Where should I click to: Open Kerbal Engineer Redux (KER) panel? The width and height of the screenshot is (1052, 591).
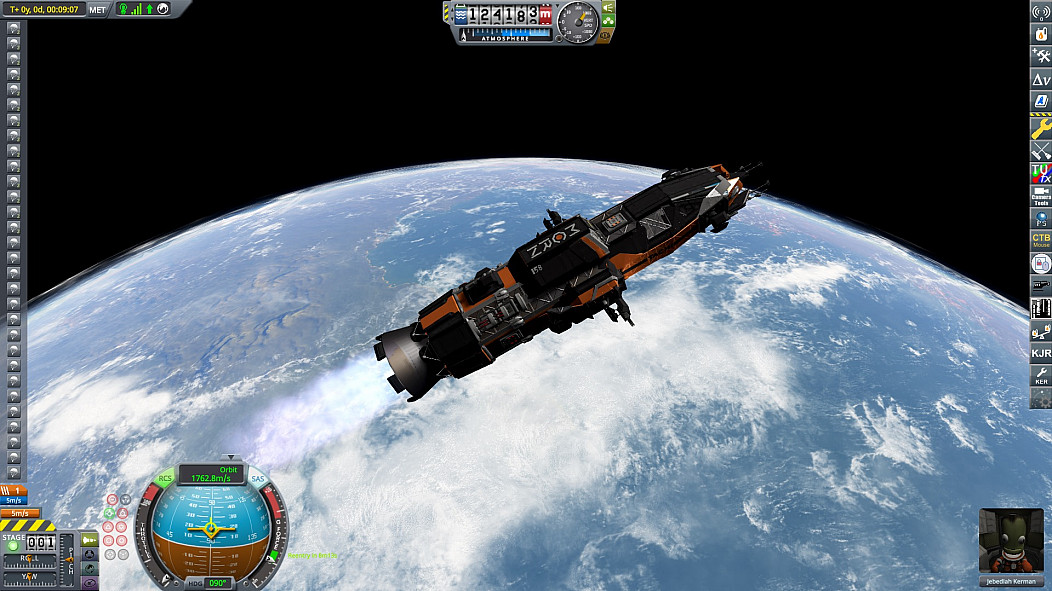[x=1041, y=376]
